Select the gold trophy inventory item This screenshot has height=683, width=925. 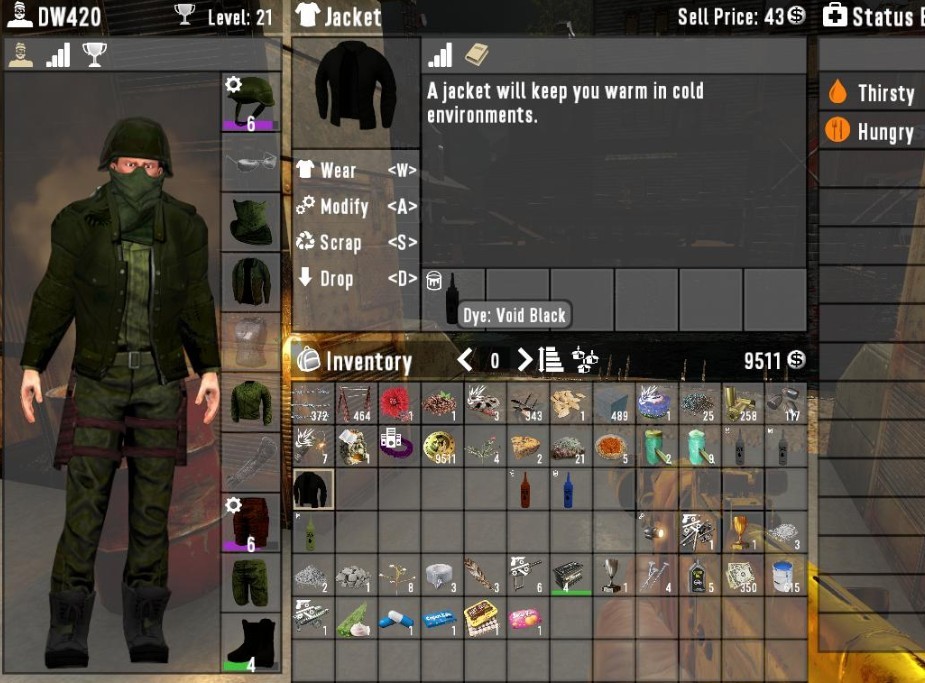coord(740,532)
